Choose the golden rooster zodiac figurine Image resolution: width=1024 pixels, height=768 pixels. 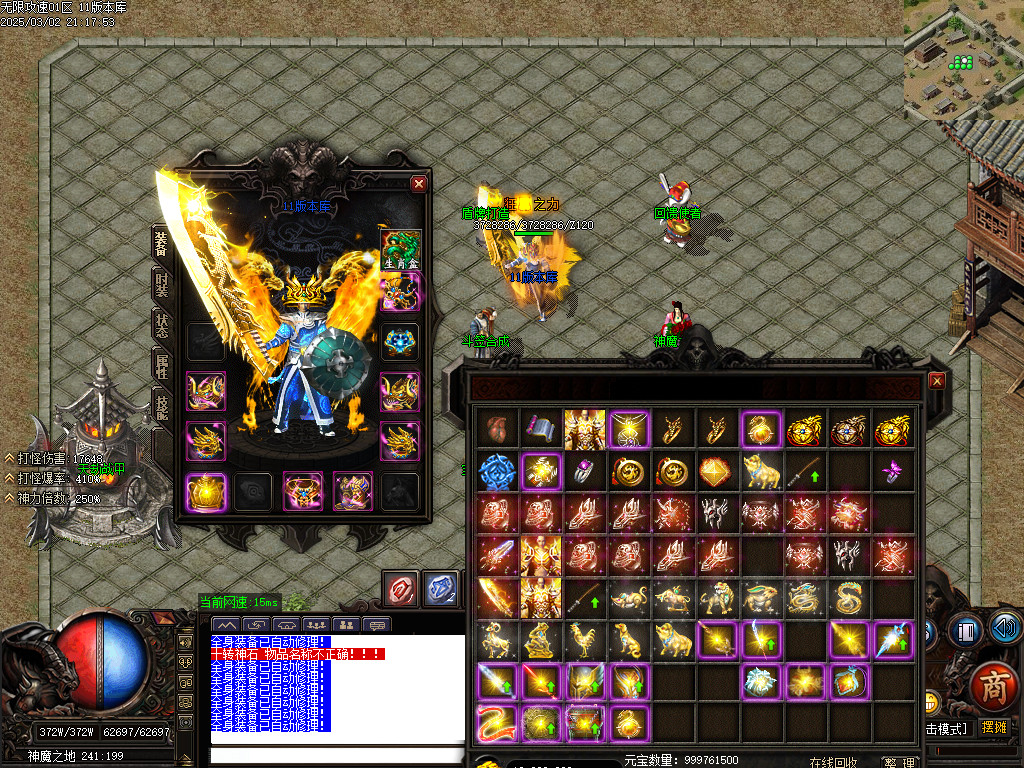585,639
